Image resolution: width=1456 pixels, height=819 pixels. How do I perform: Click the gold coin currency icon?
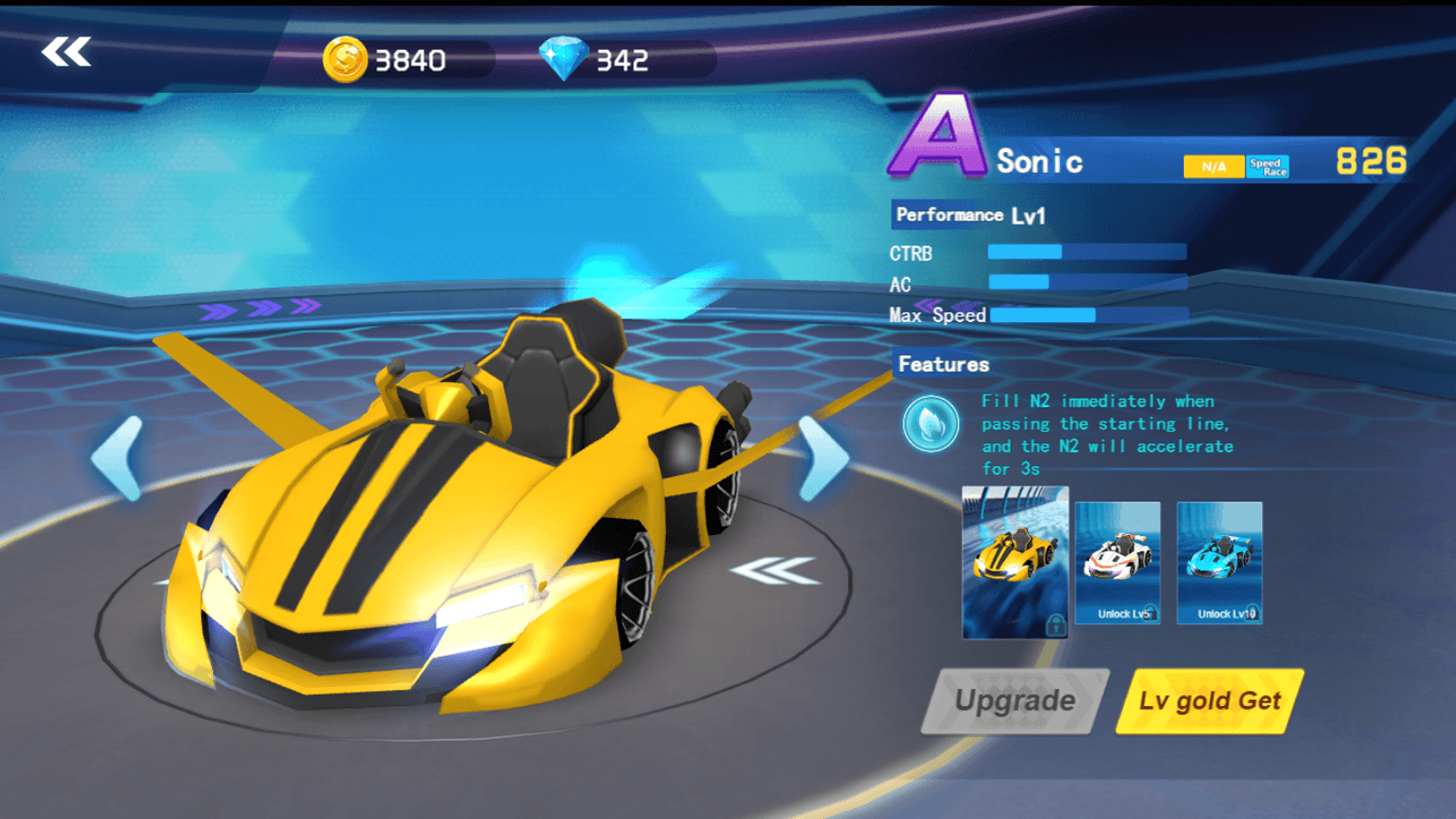pos(347,59)
